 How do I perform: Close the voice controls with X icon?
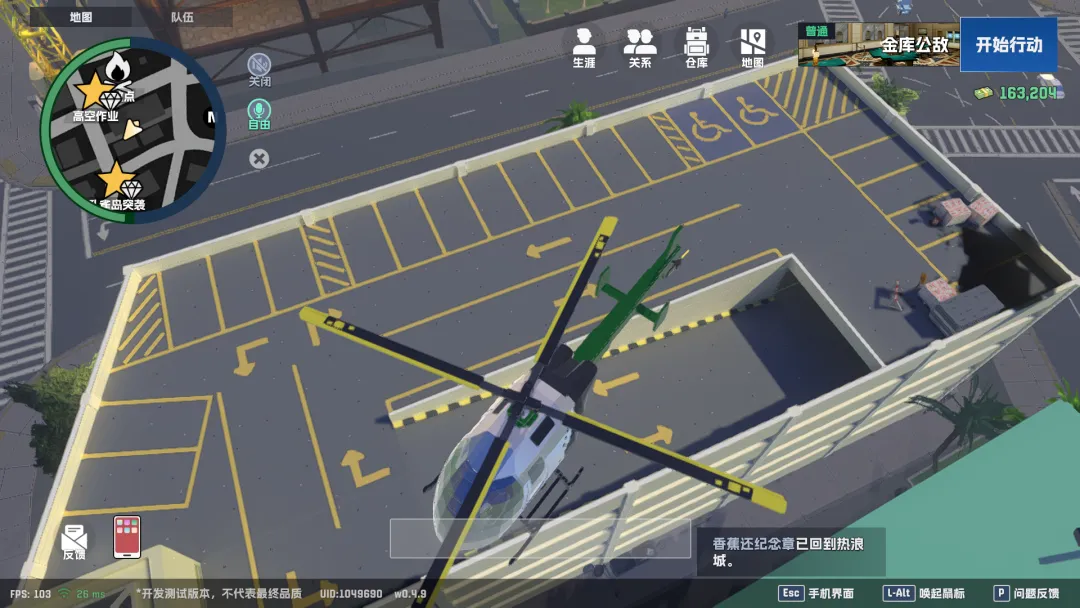click(x=259, y=158)
